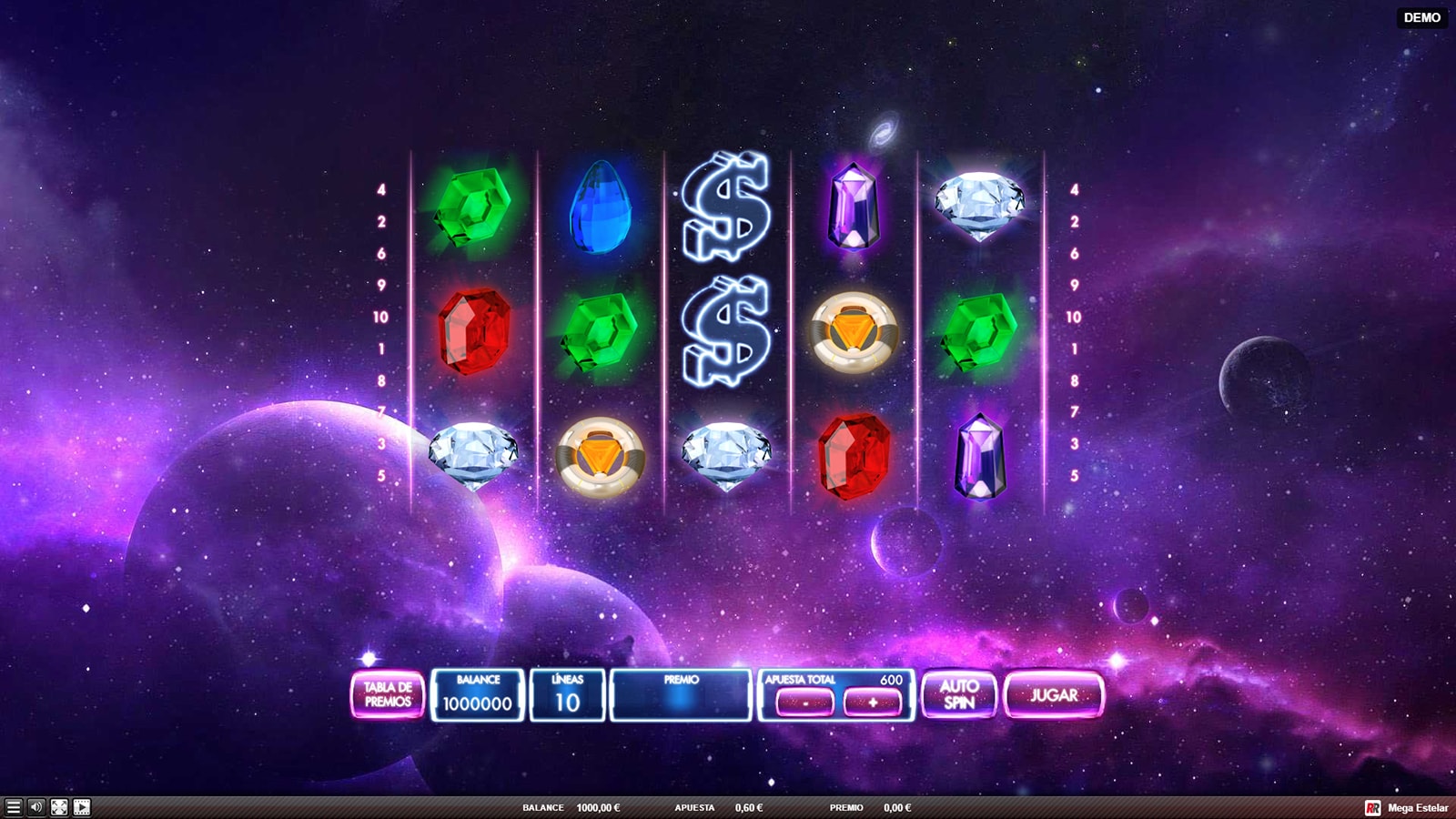The image size is (1456, 819).
Task: Activate Auto Spin
Action: coord(959,695)
